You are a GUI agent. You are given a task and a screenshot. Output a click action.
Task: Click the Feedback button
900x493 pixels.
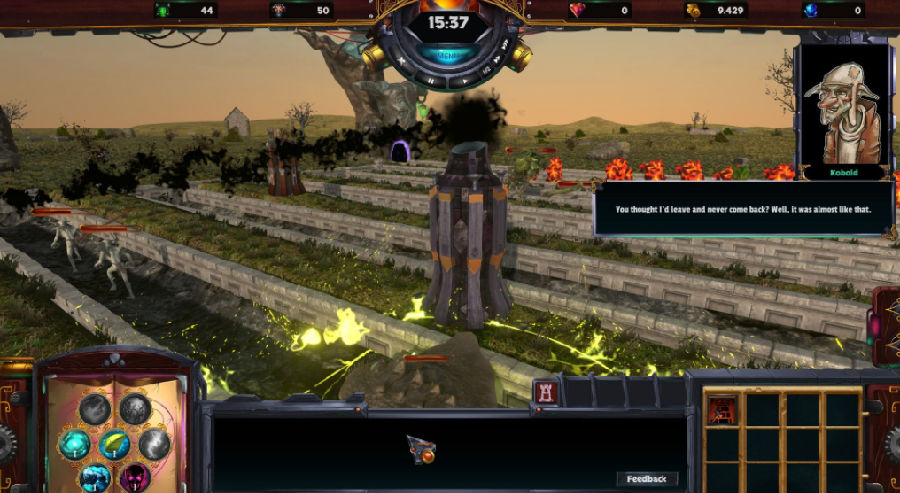(647, 479)
